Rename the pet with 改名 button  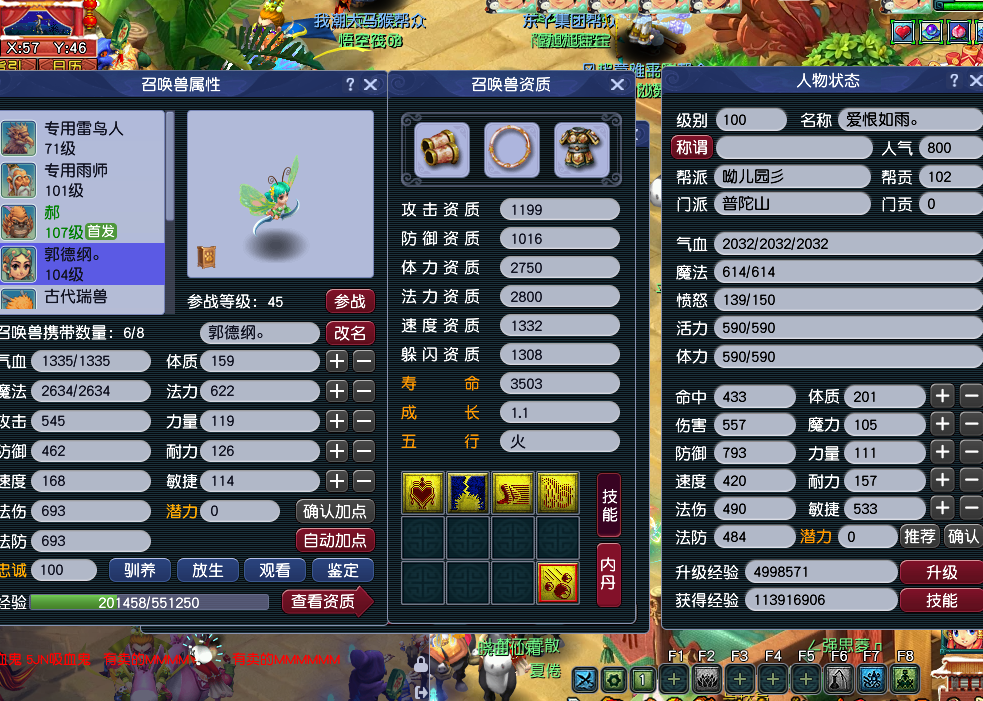click(x=349, y=332)
